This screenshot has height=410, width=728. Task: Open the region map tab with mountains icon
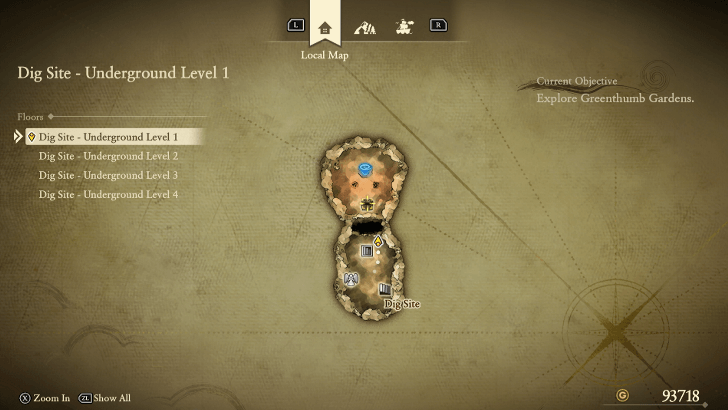click(x=365, y=27)
